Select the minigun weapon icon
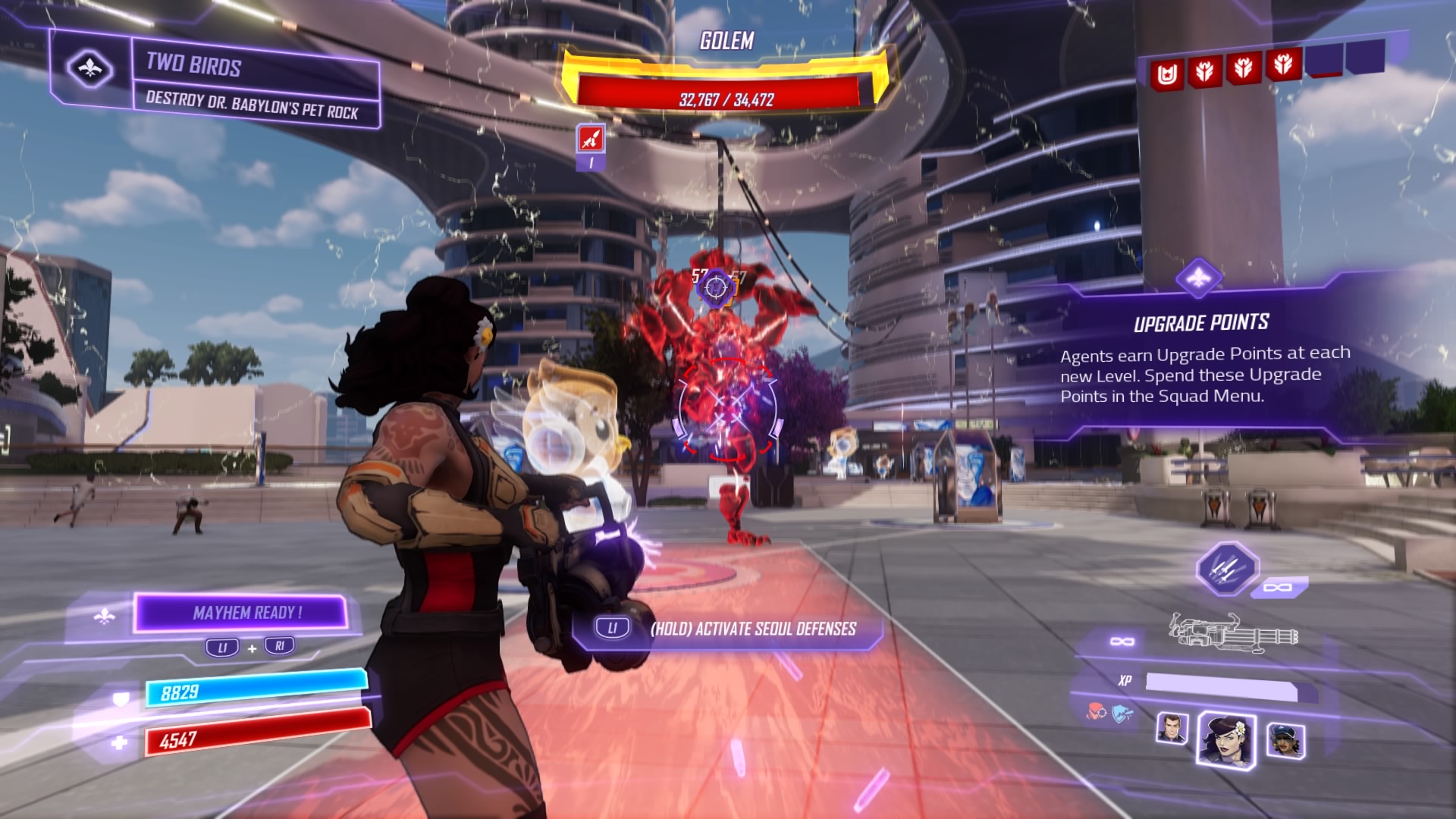This screenshot has height=819, width=1456. (x=1233, y=633)
